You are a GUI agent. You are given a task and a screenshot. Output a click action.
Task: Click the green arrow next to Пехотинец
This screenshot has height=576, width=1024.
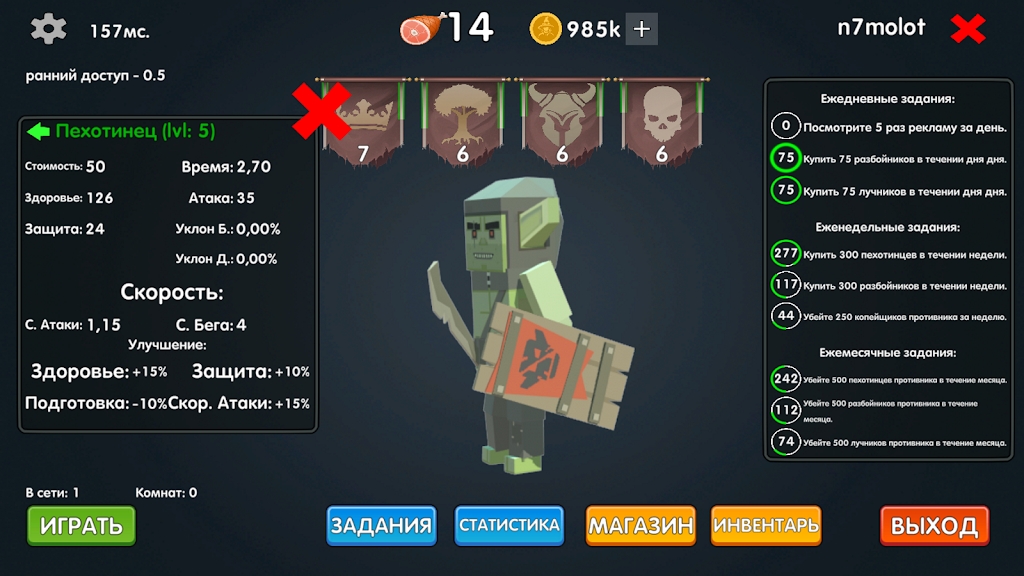click(x=39, y=131)
